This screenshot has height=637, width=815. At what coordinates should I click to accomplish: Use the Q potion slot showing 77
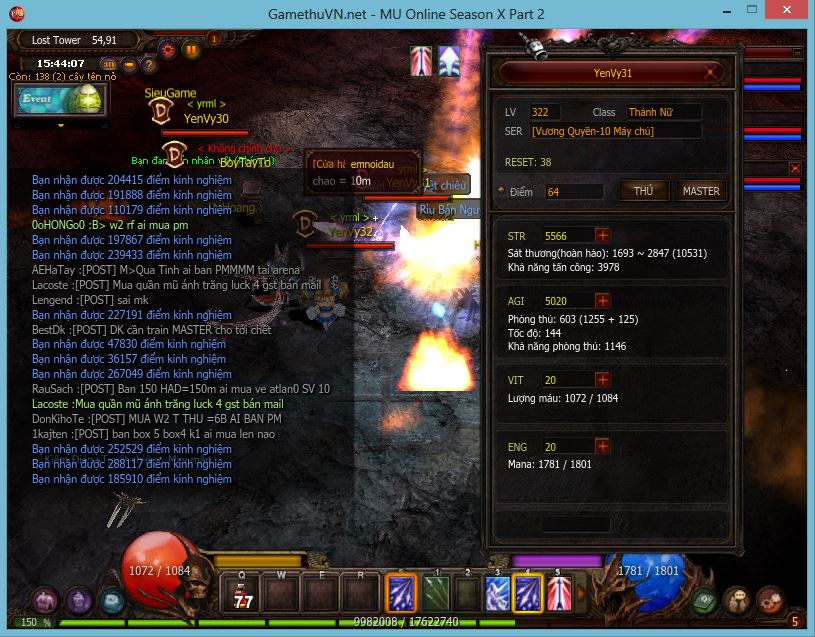pos(242,593)
